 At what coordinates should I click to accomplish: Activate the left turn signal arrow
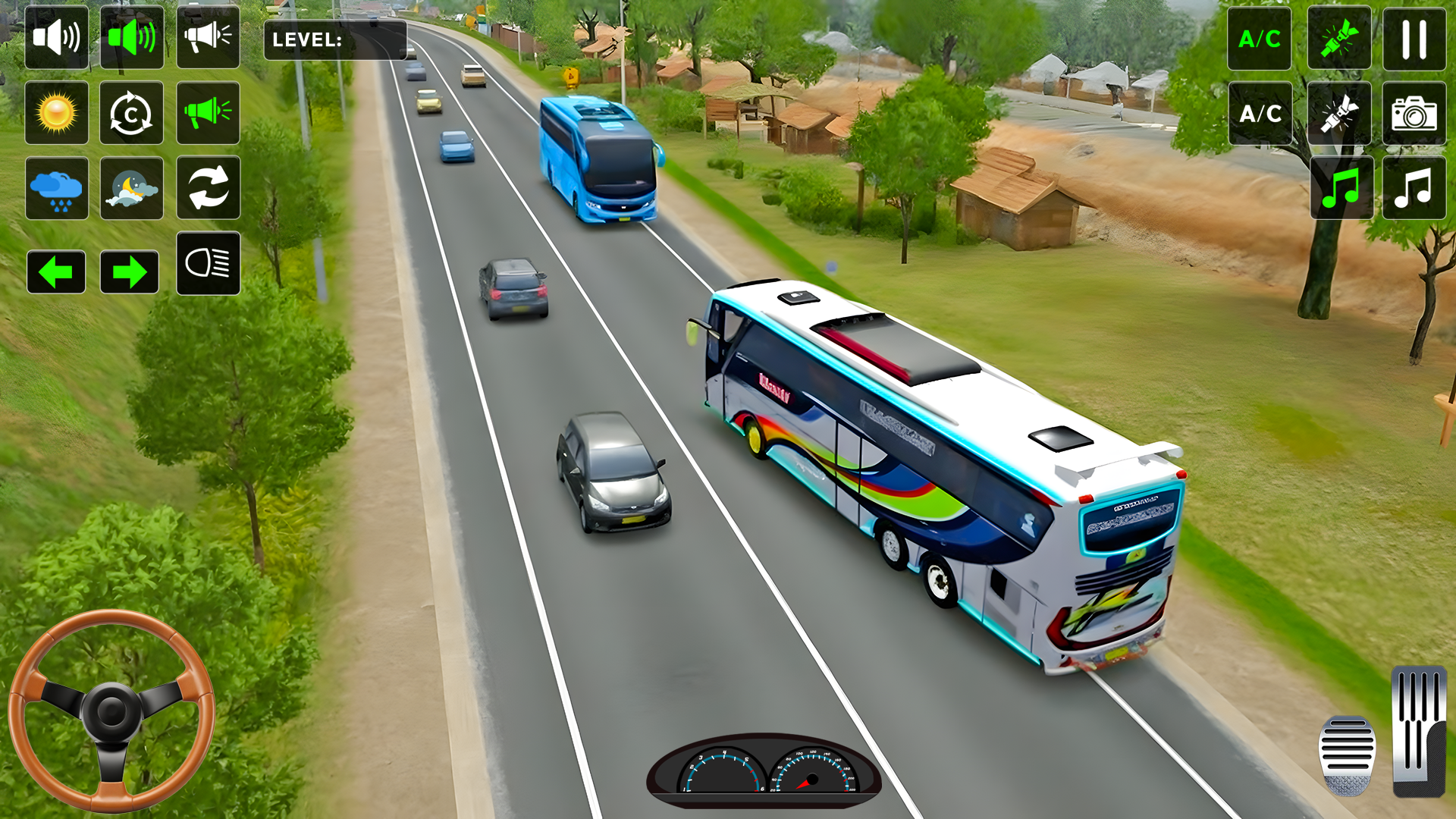56,271
